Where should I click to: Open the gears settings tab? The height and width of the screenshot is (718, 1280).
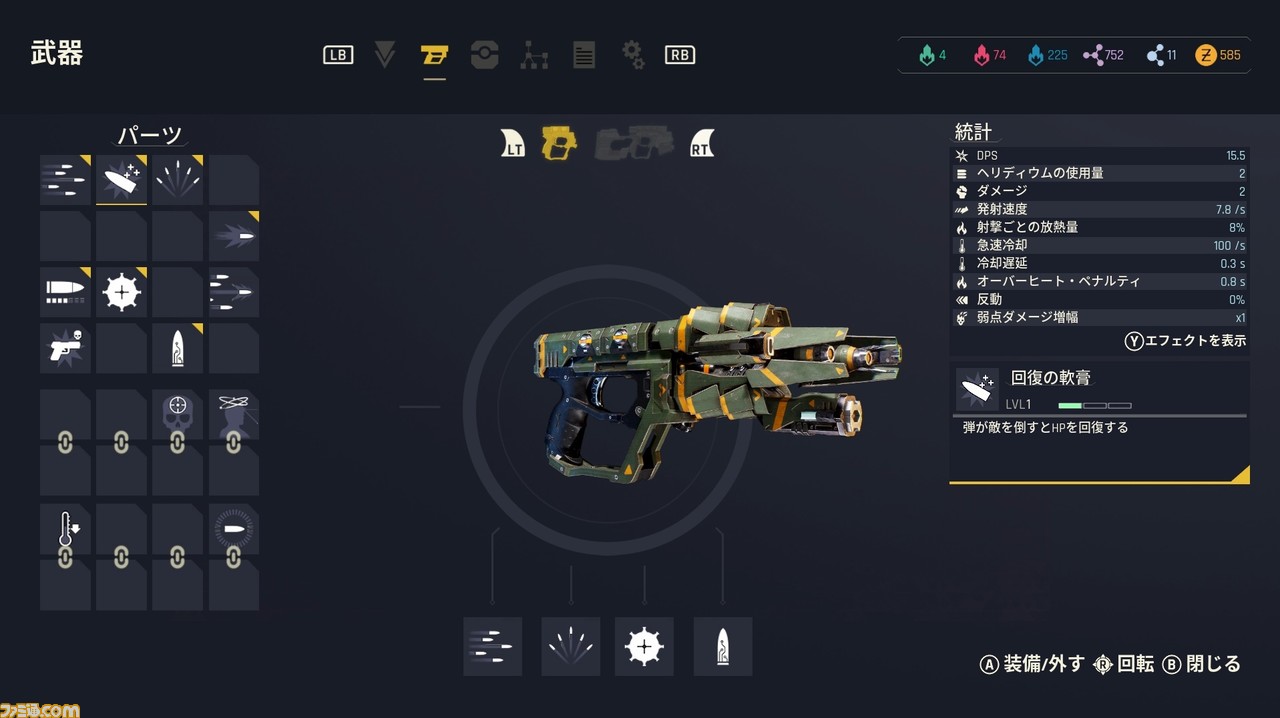[633, 55]
